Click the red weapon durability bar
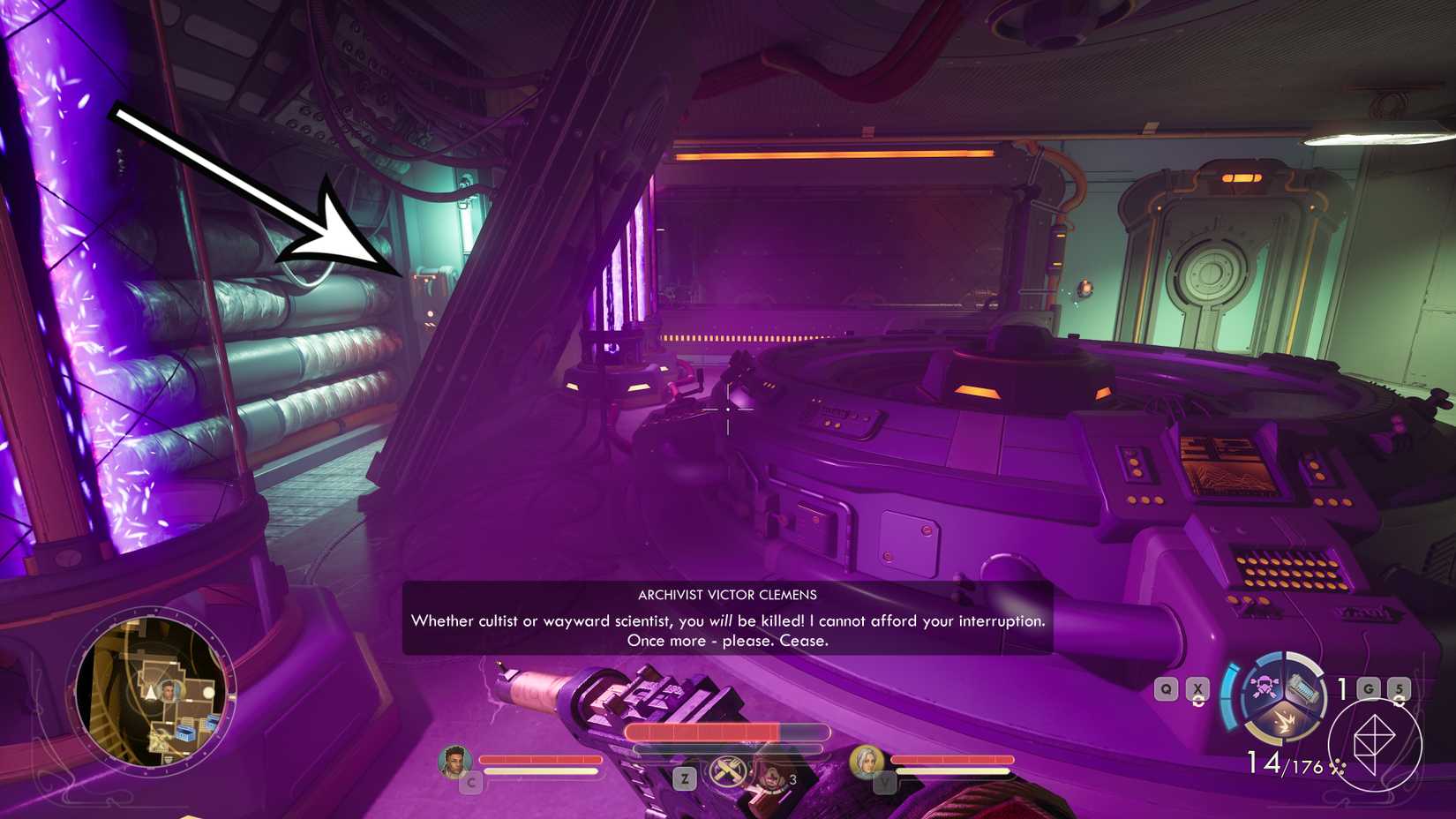 pos(704,733)
